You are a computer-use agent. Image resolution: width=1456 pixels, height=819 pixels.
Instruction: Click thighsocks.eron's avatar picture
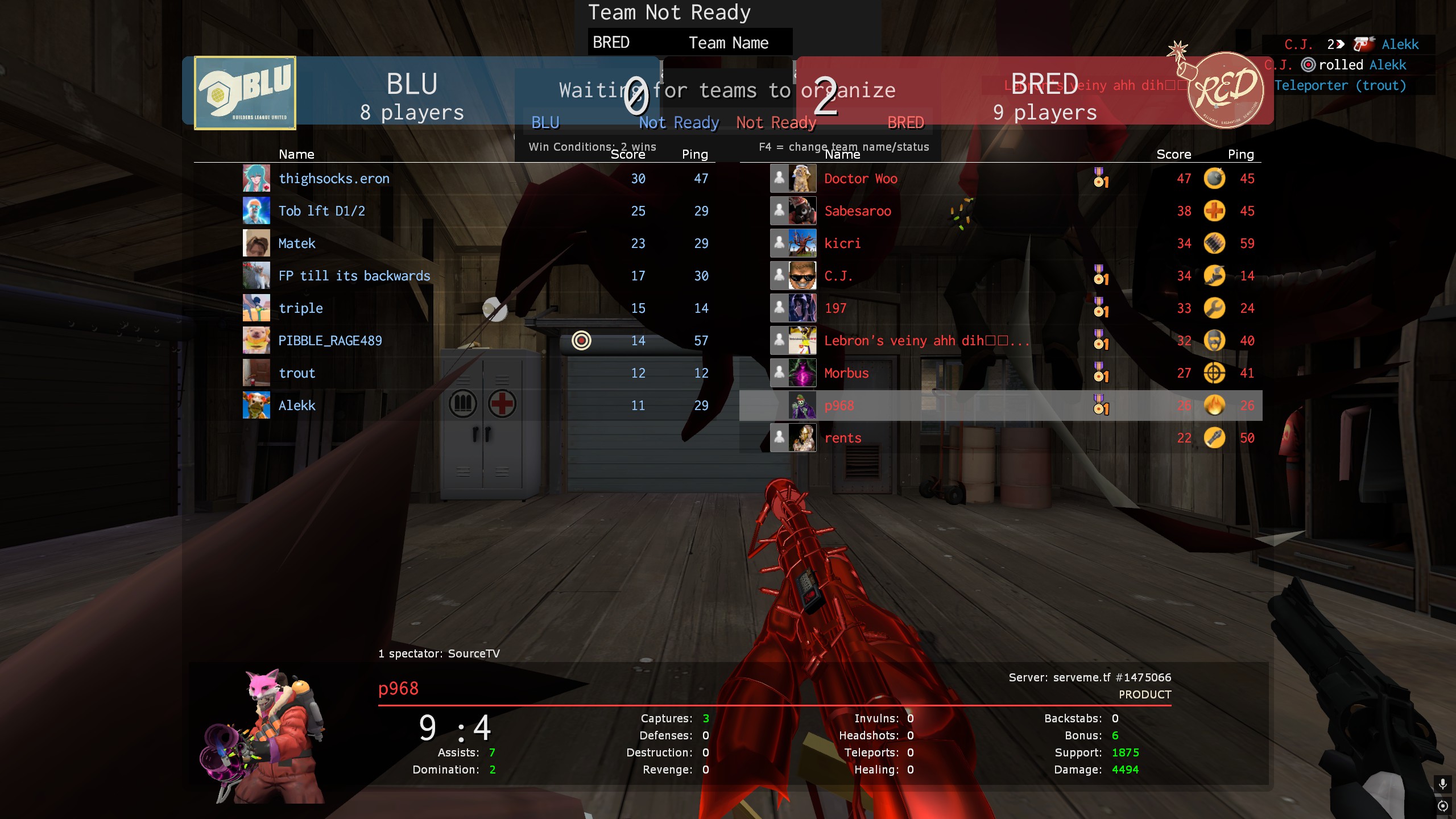(257, 179)
